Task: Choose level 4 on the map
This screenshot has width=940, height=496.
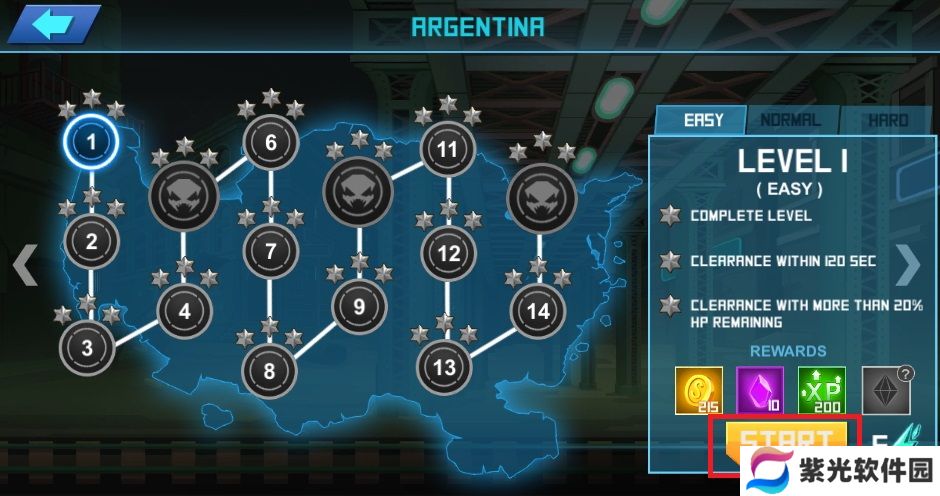Action: 184,311
